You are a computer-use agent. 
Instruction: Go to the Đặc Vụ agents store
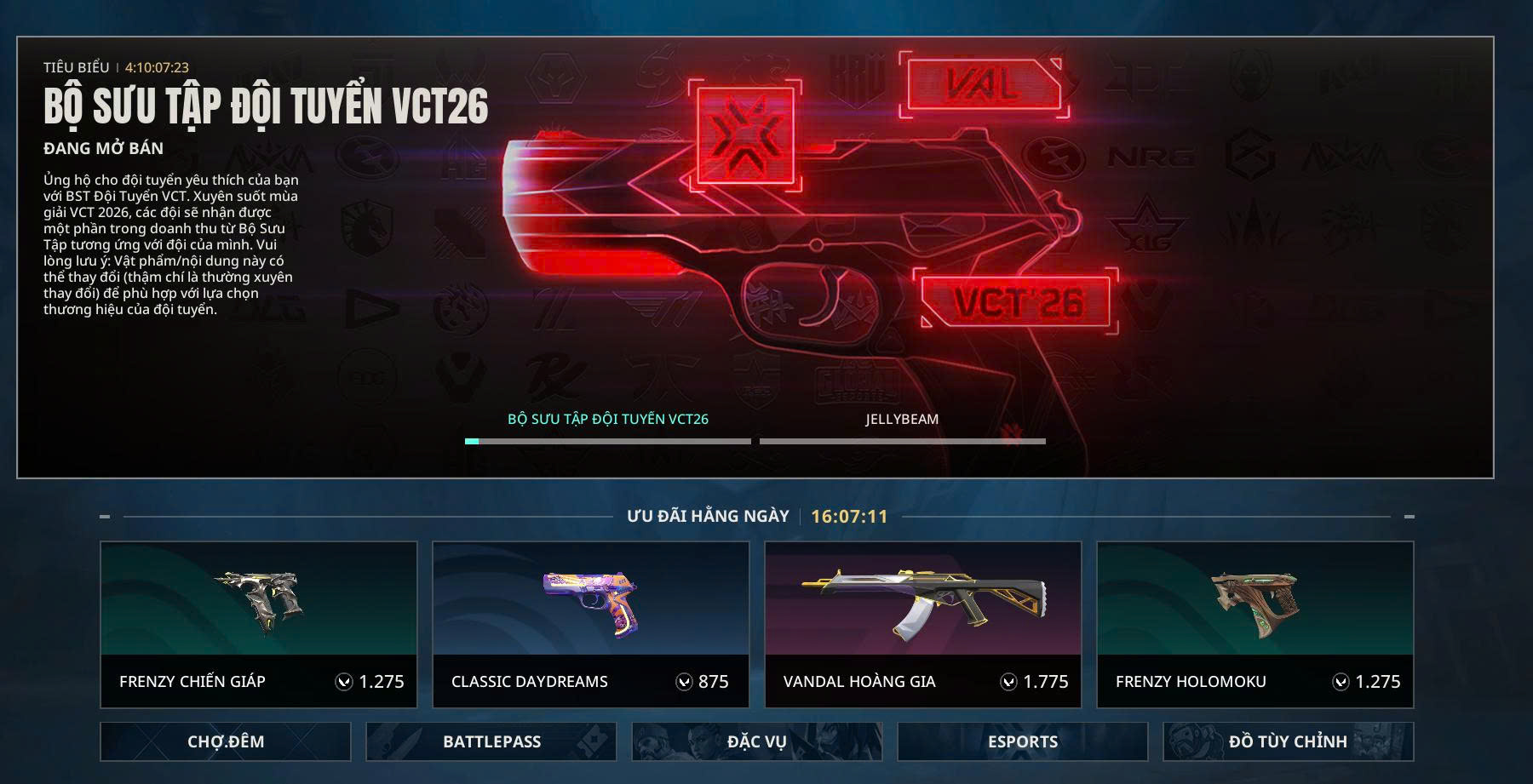pyautogui.click(x=757, y=741)
